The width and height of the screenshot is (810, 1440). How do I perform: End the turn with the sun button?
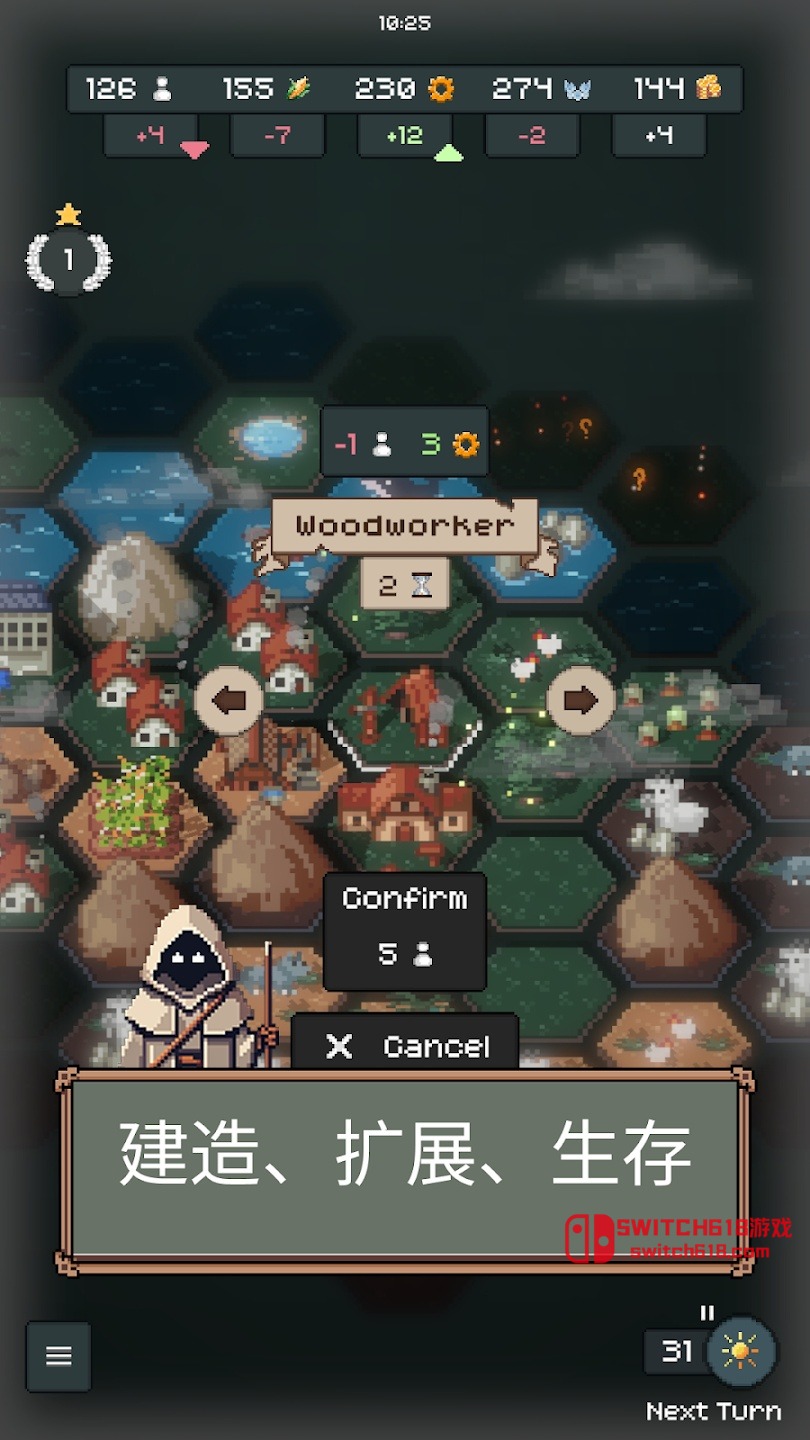coord(740,1352)
